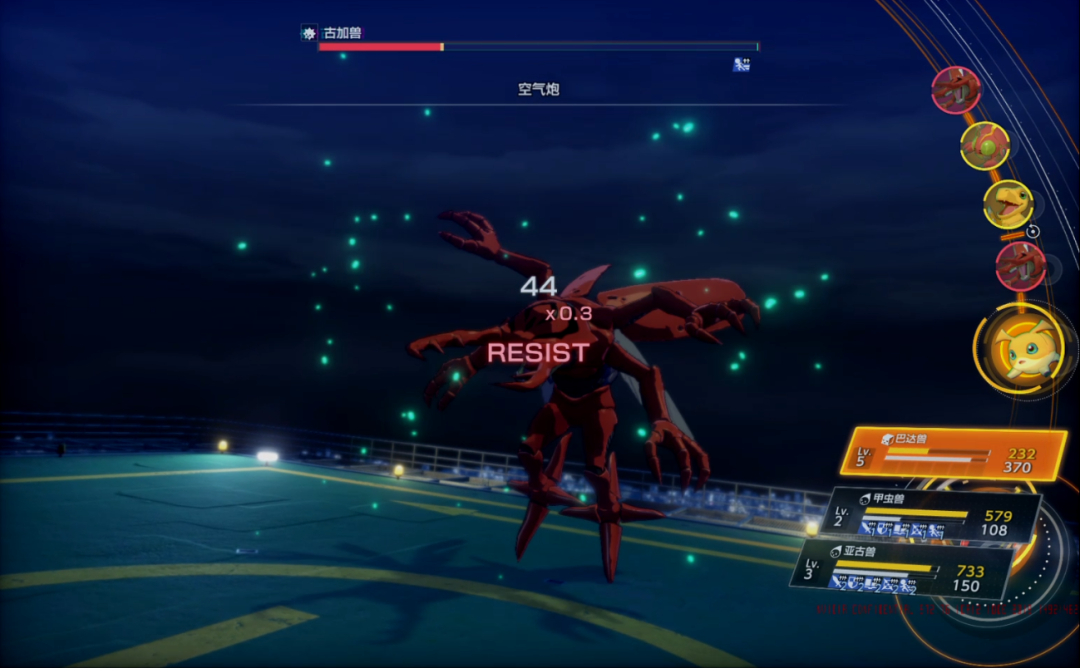Click the Agumon turn order portrait
Viewport: 1080px width, 668px height.
[1007, 205]
